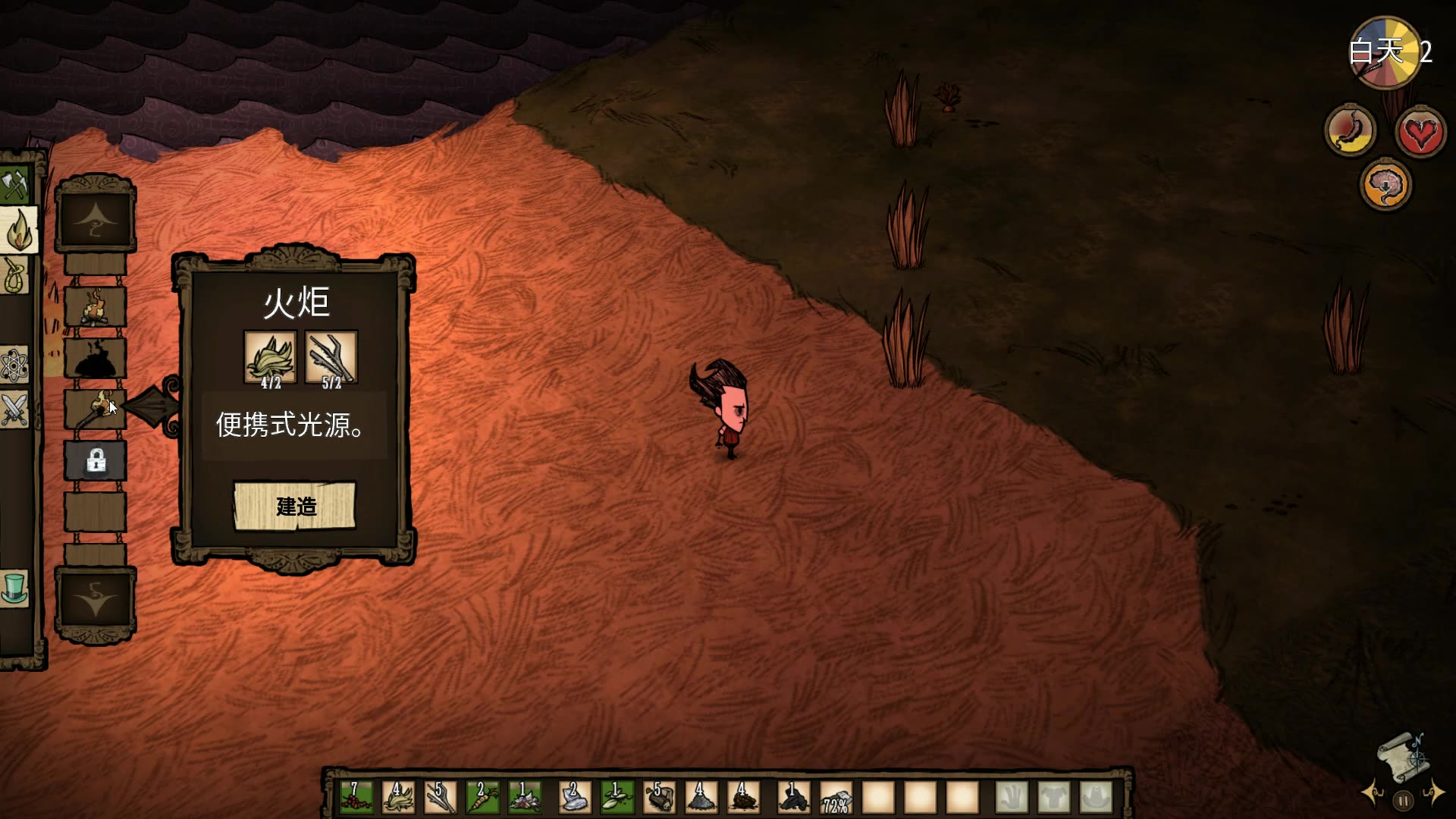Click the 建造 build button for the torch
The height and width of the screenshot is (819, 1456).
(x=294, y=506)
